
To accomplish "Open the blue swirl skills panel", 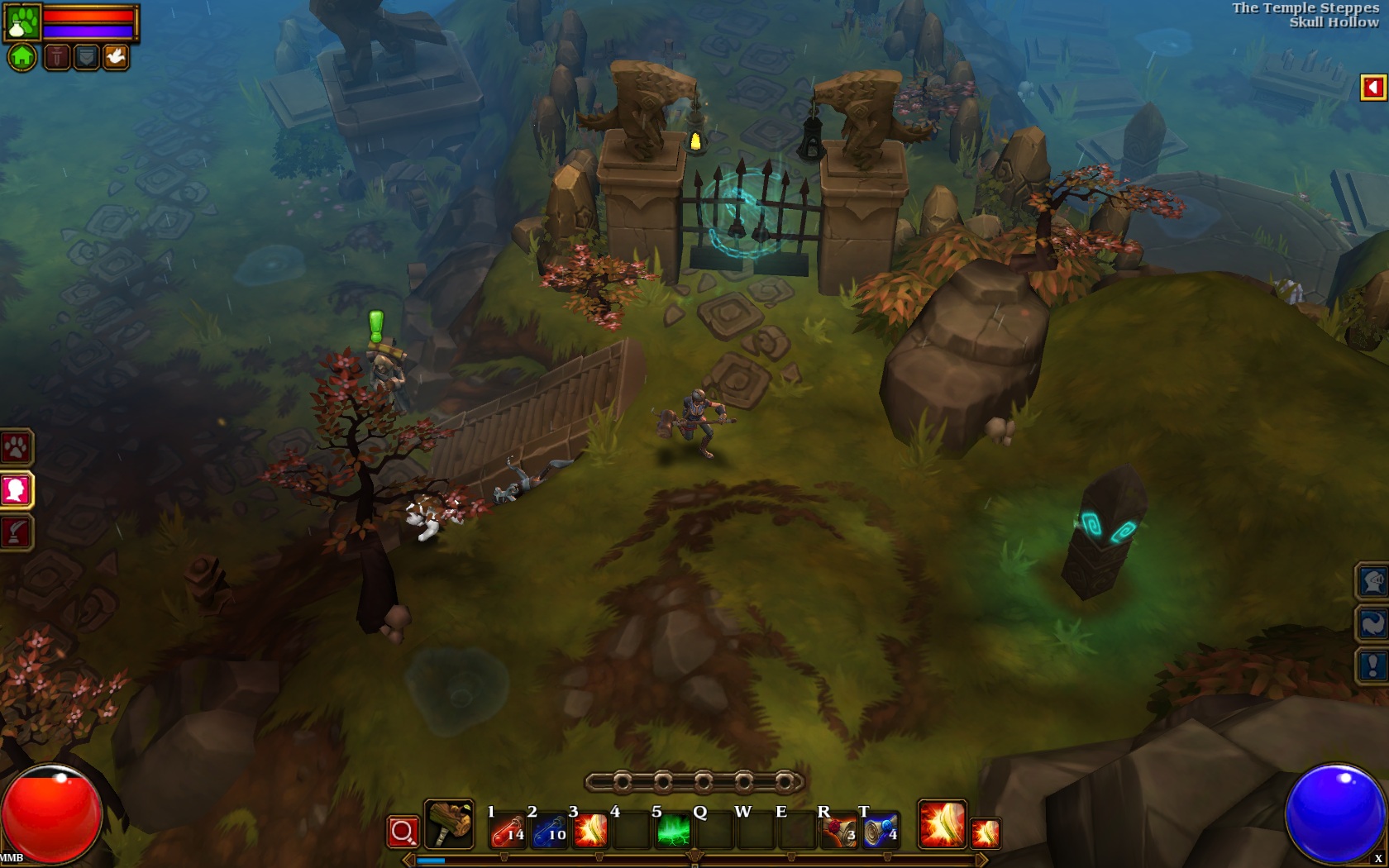I will [1372, 623].
